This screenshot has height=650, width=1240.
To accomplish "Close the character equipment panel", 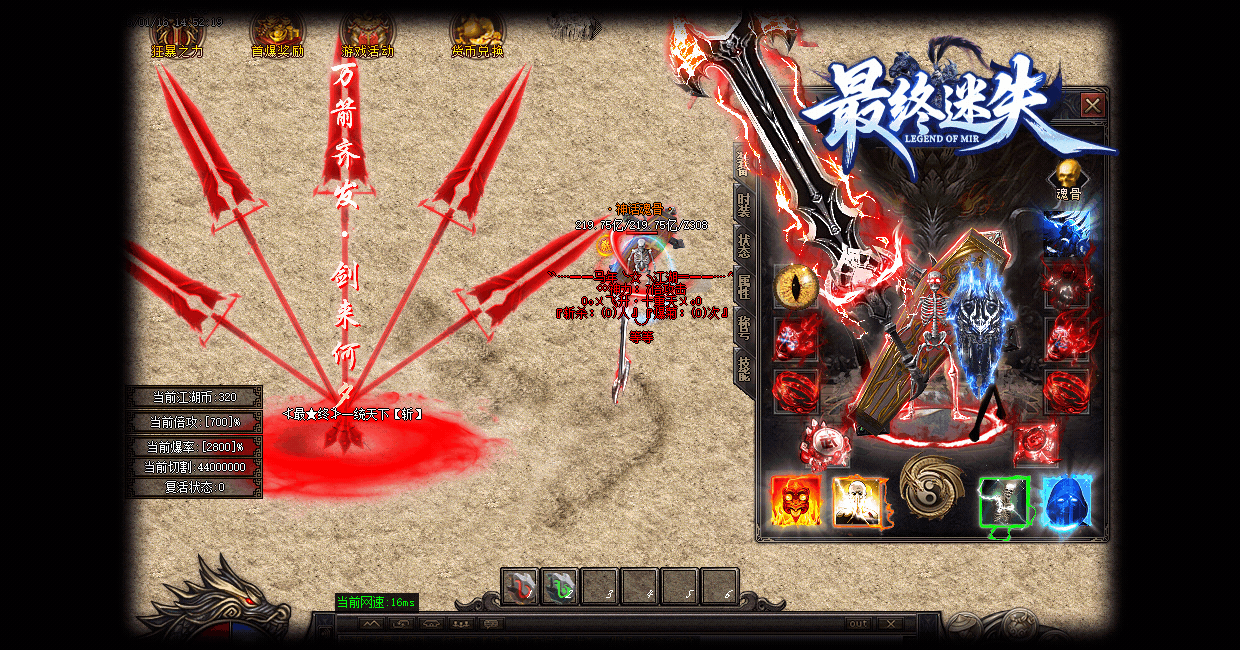I will [x=1093, y=105].
